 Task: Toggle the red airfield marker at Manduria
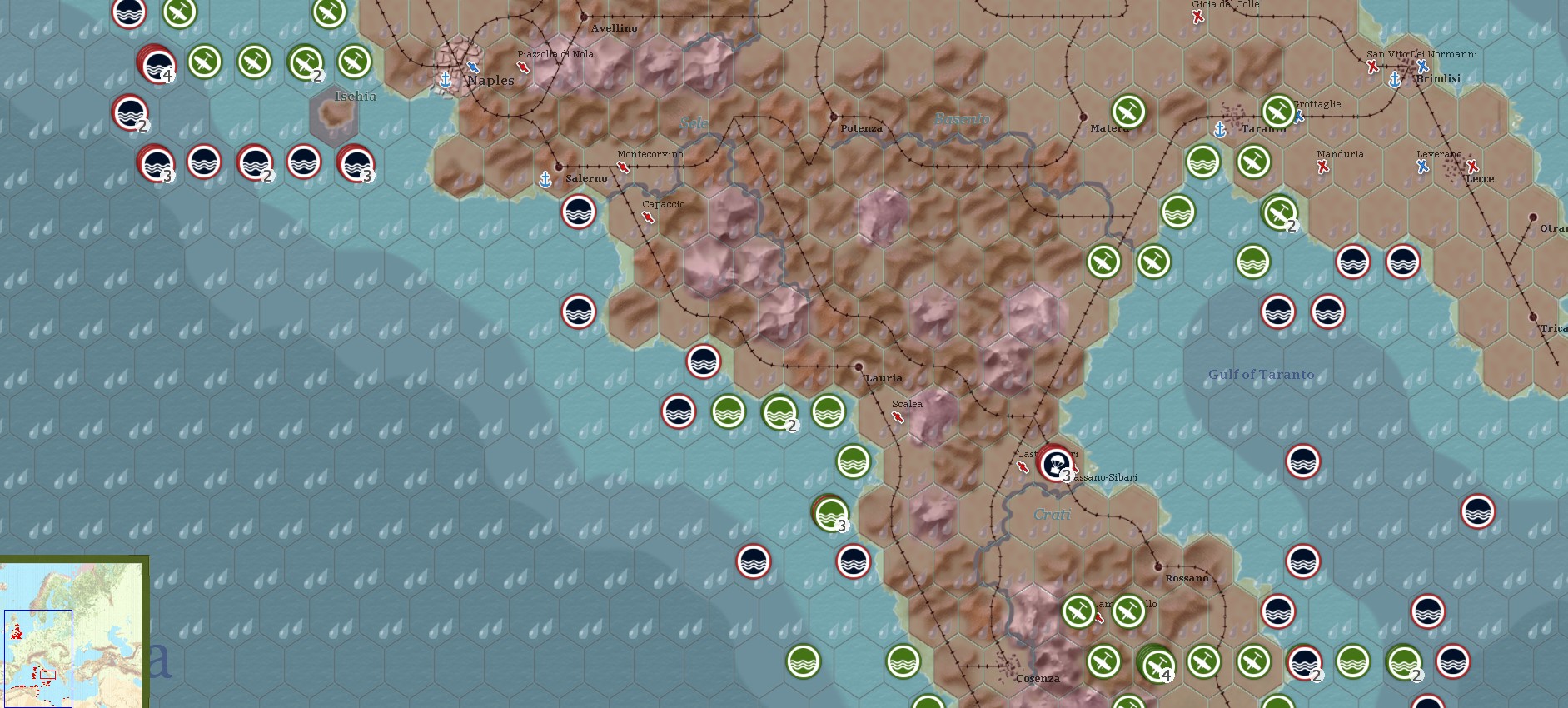pyautogui.click(x=1324, y=167)
